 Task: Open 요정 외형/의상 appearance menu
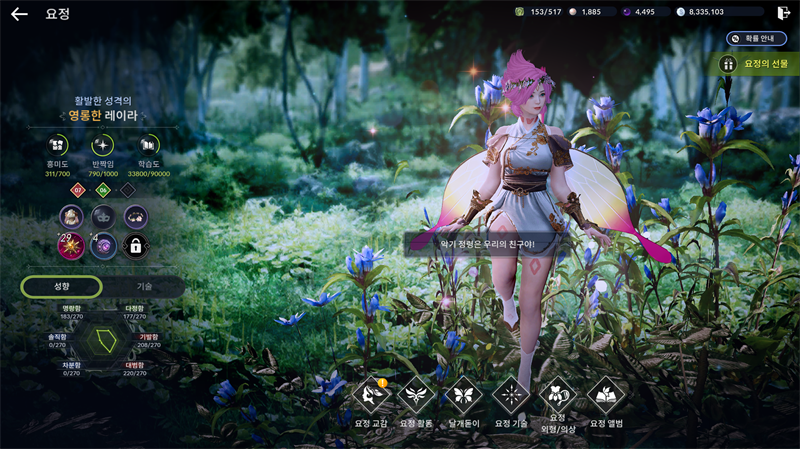coord(558,395)
